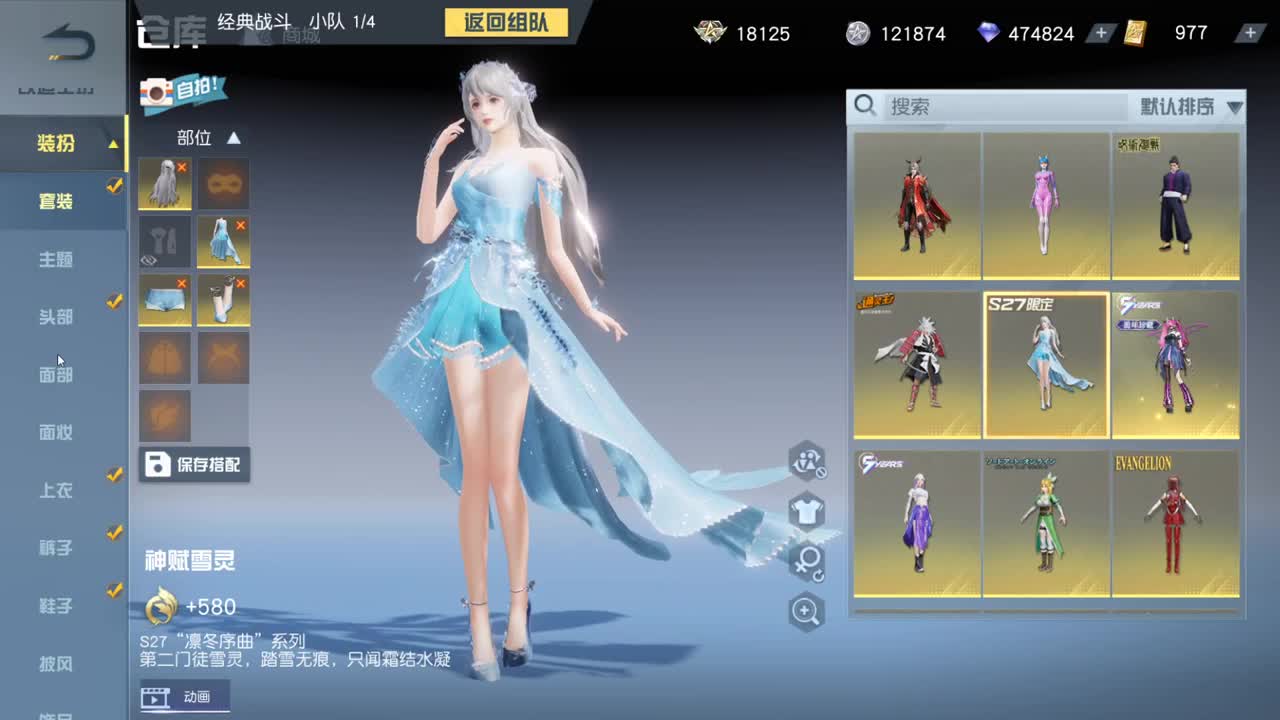Click the female gender switch icon
This screenshot has width=1280, height=720.
click(x=806, y=560)
